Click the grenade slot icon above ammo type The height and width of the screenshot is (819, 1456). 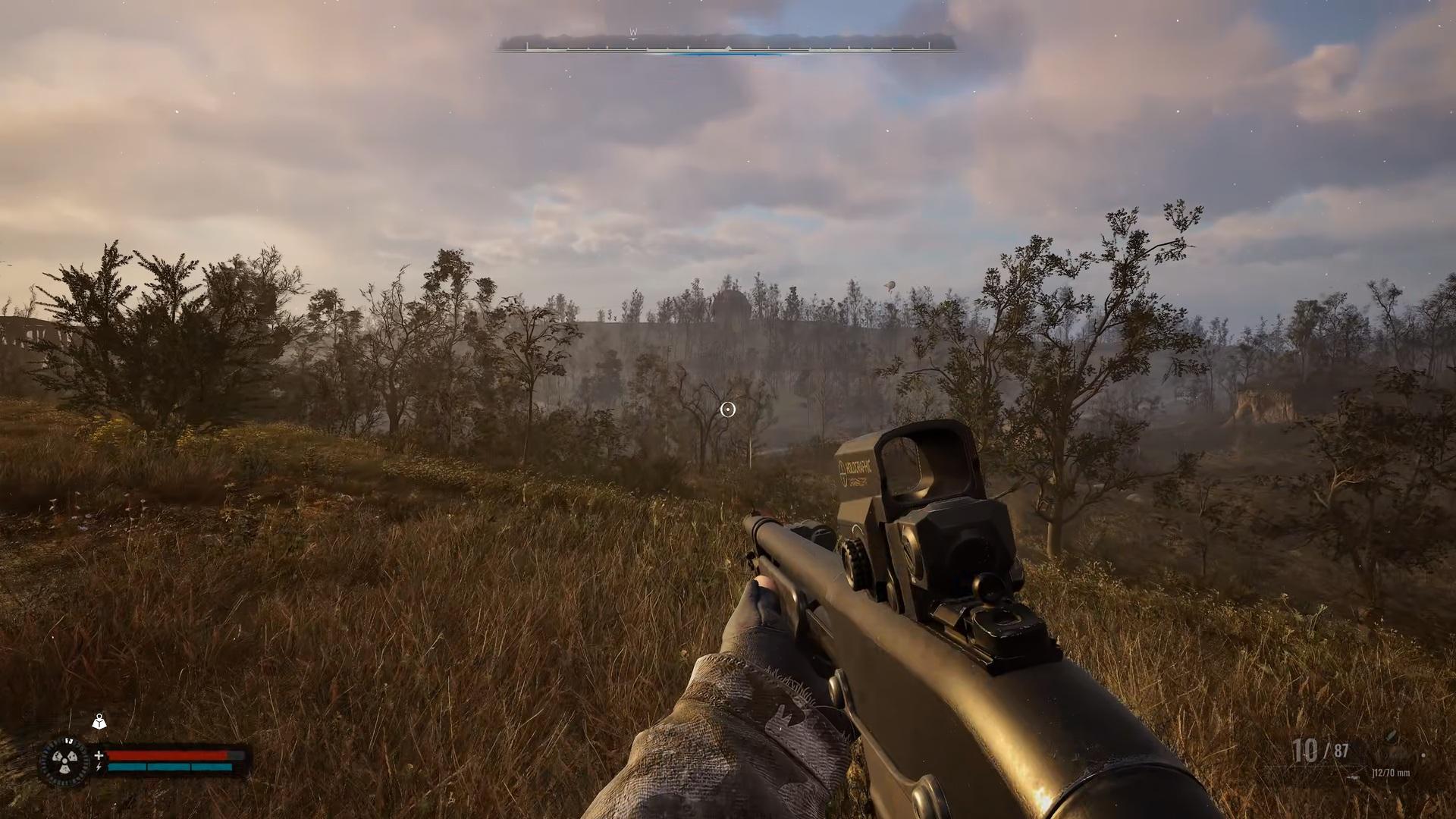1392,737
